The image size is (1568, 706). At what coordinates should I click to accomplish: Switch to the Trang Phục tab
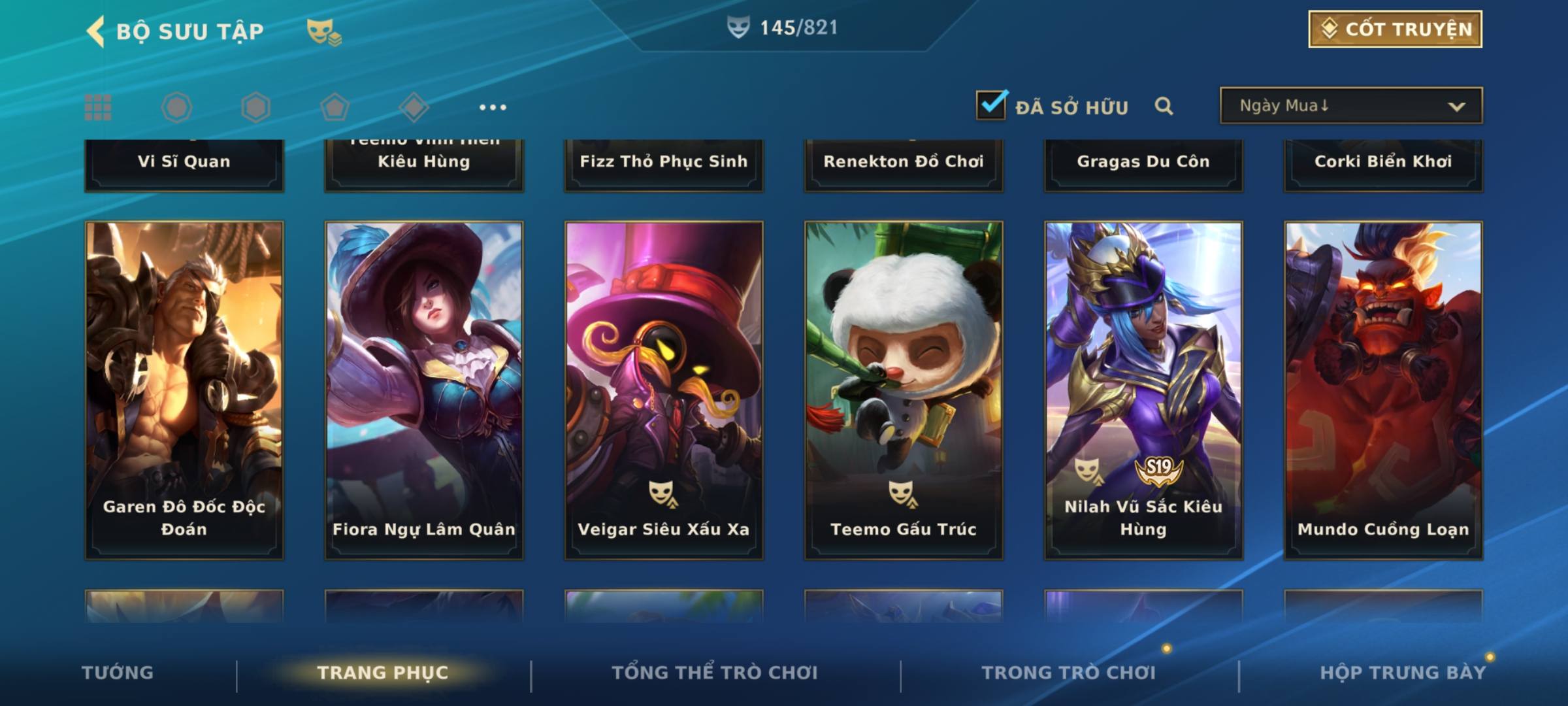tap(383, 673)
